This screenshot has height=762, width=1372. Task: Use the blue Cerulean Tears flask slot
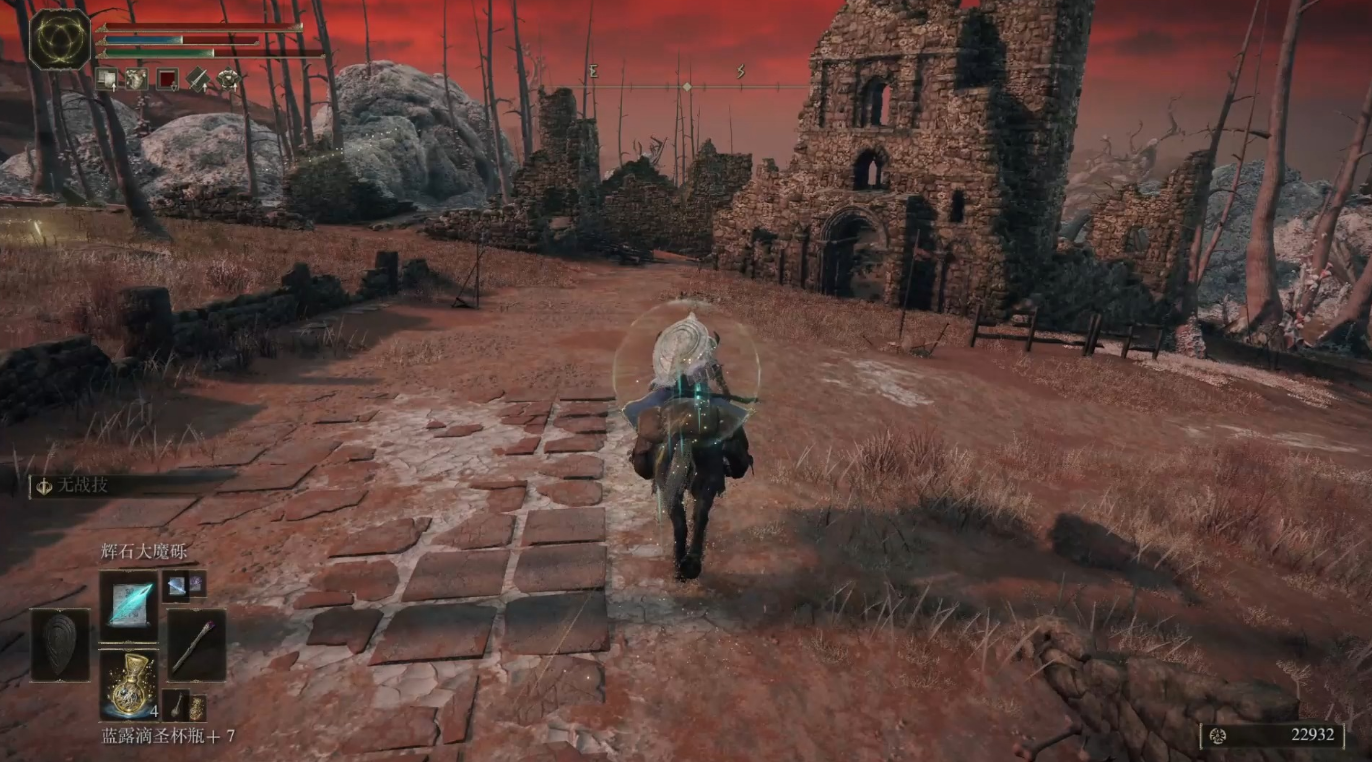(129, 684)
